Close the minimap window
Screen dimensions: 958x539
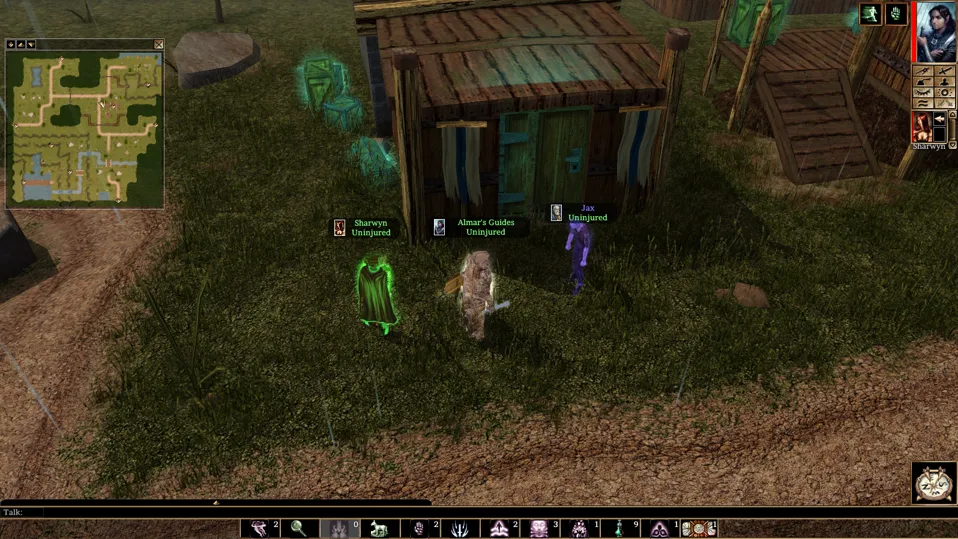[x=159, y=44]
